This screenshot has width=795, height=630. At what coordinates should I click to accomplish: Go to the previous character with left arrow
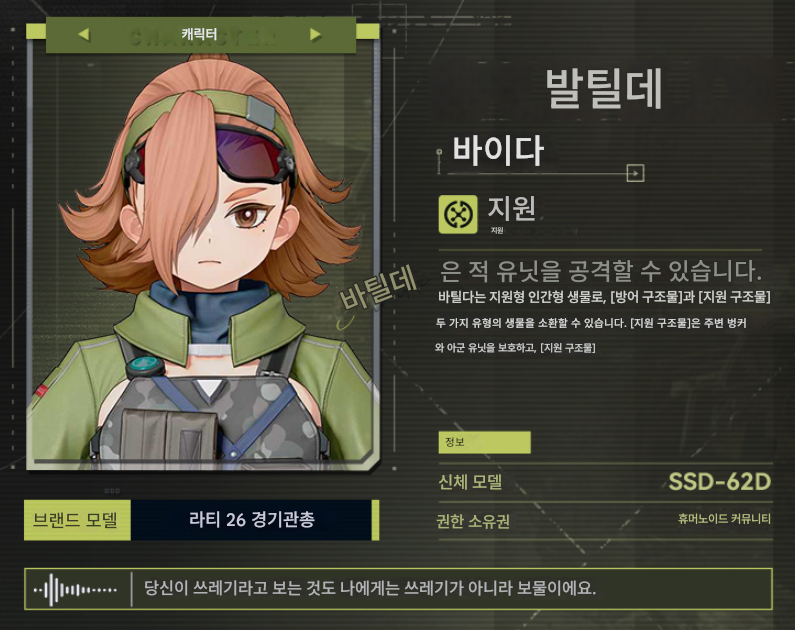[x=83, y=35]
